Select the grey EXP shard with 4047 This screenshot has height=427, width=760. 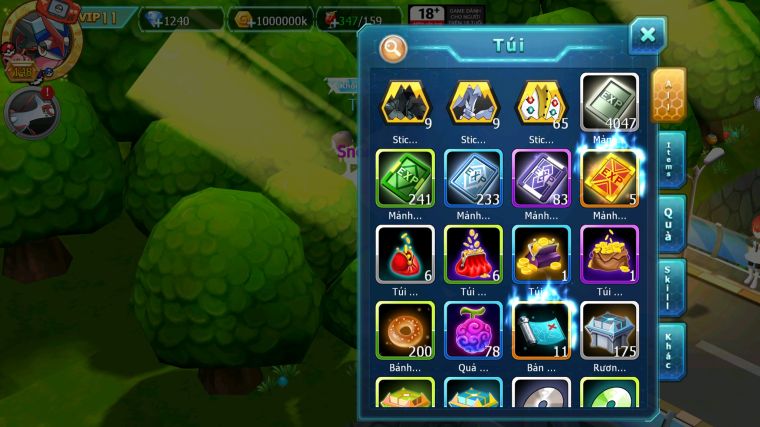click(609, 102)
